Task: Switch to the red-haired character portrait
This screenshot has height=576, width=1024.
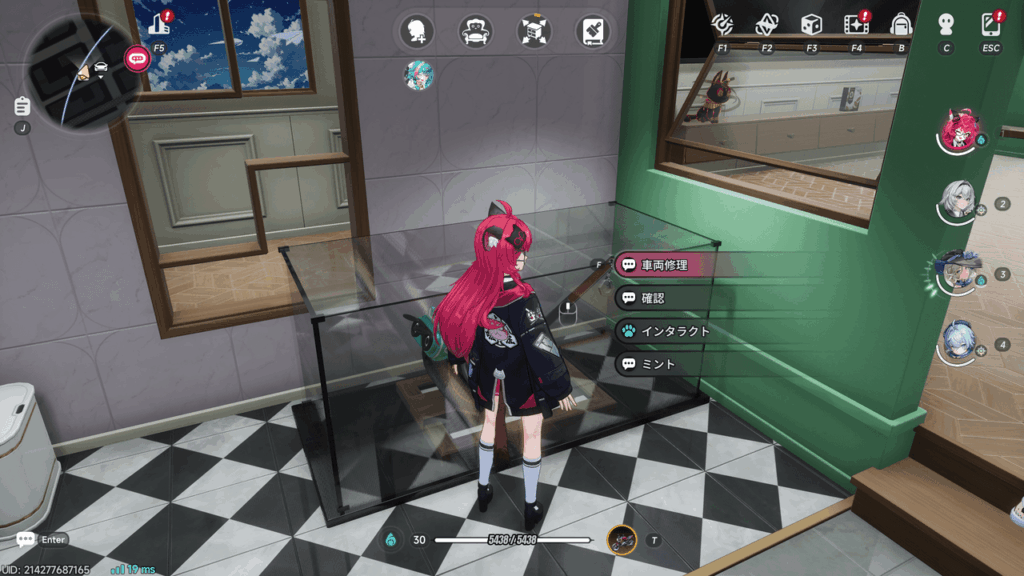Action: [961, 131]
